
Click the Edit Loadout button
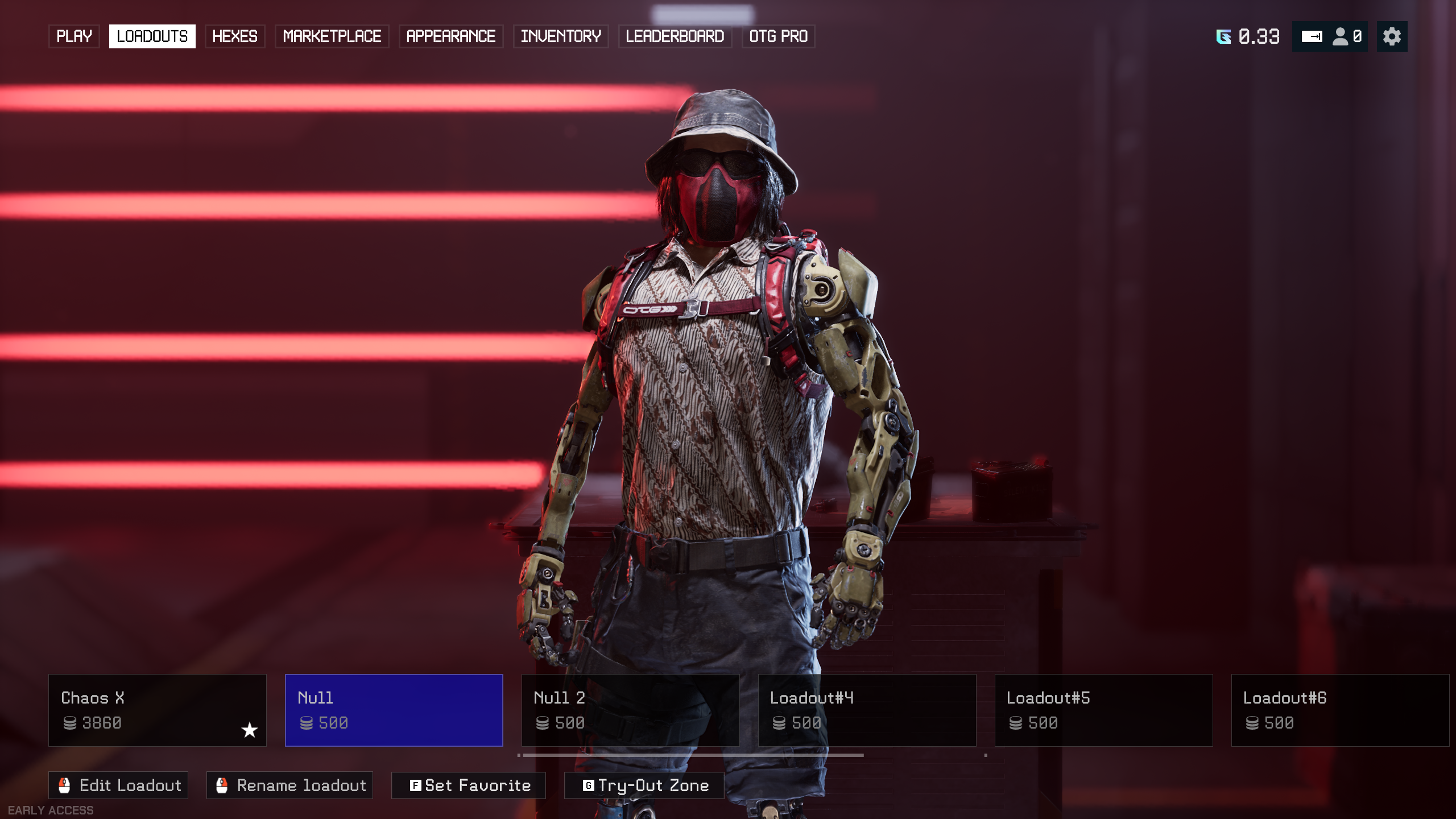[x=118, y=785]
